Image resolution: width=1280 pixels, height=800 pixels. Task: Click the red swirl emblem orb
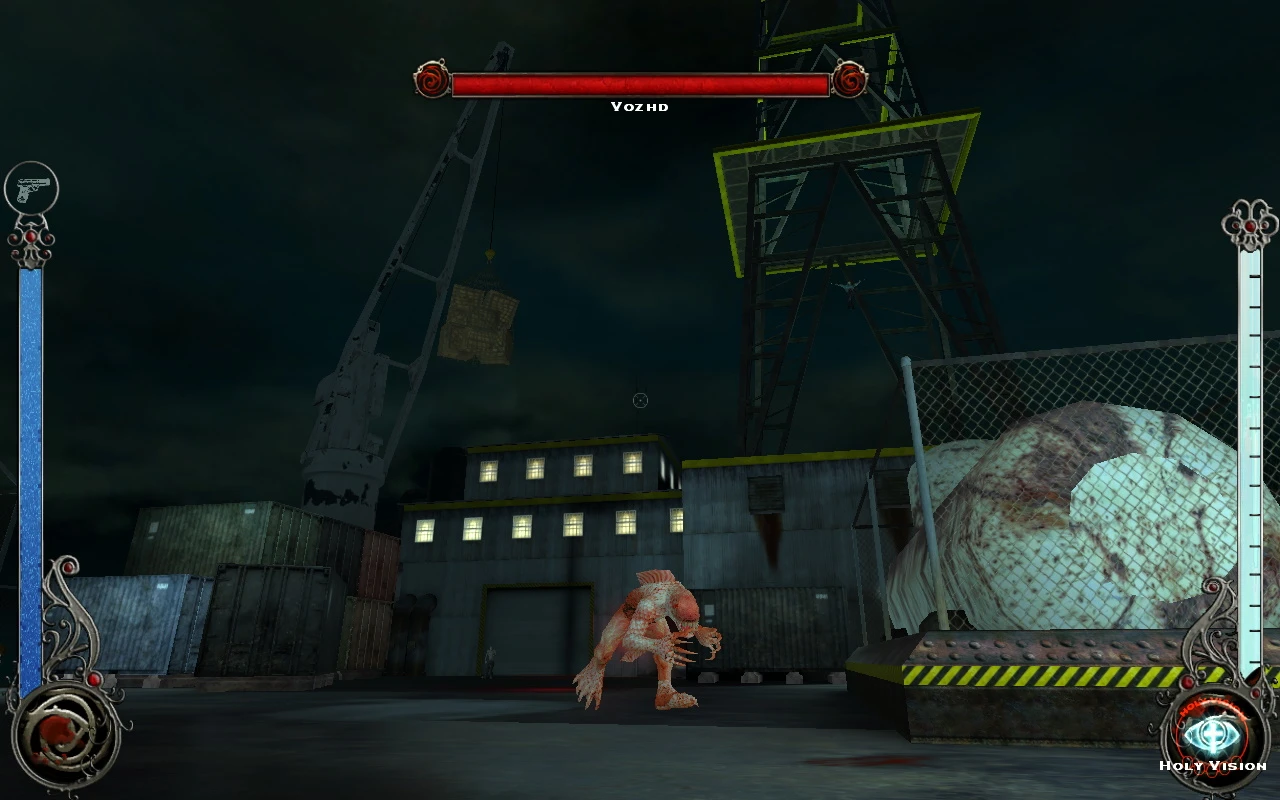(x=64, y=736)
